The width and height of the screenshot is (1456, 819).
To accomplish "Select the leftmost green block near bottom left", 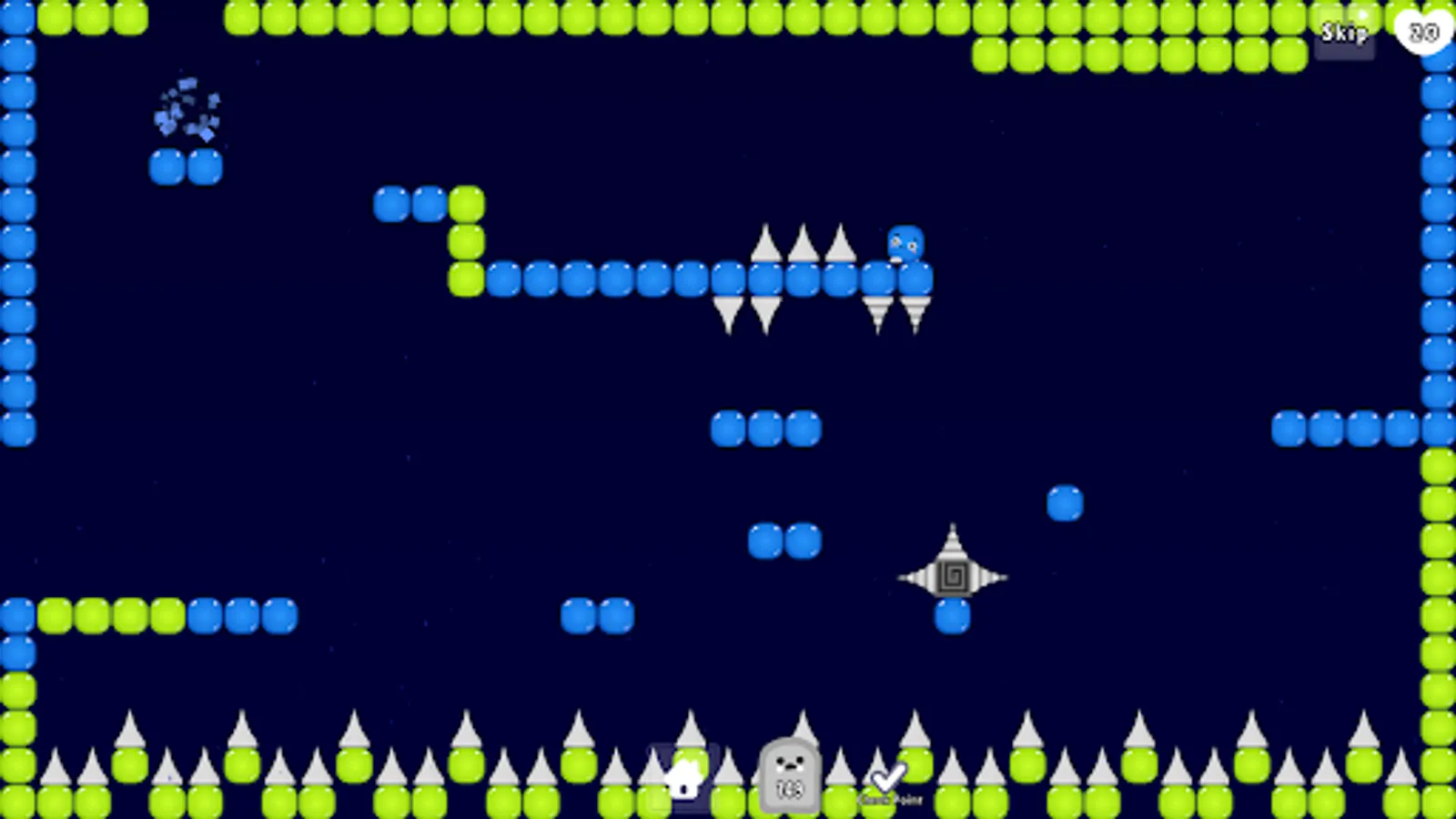I will click(x=56, y=615).
